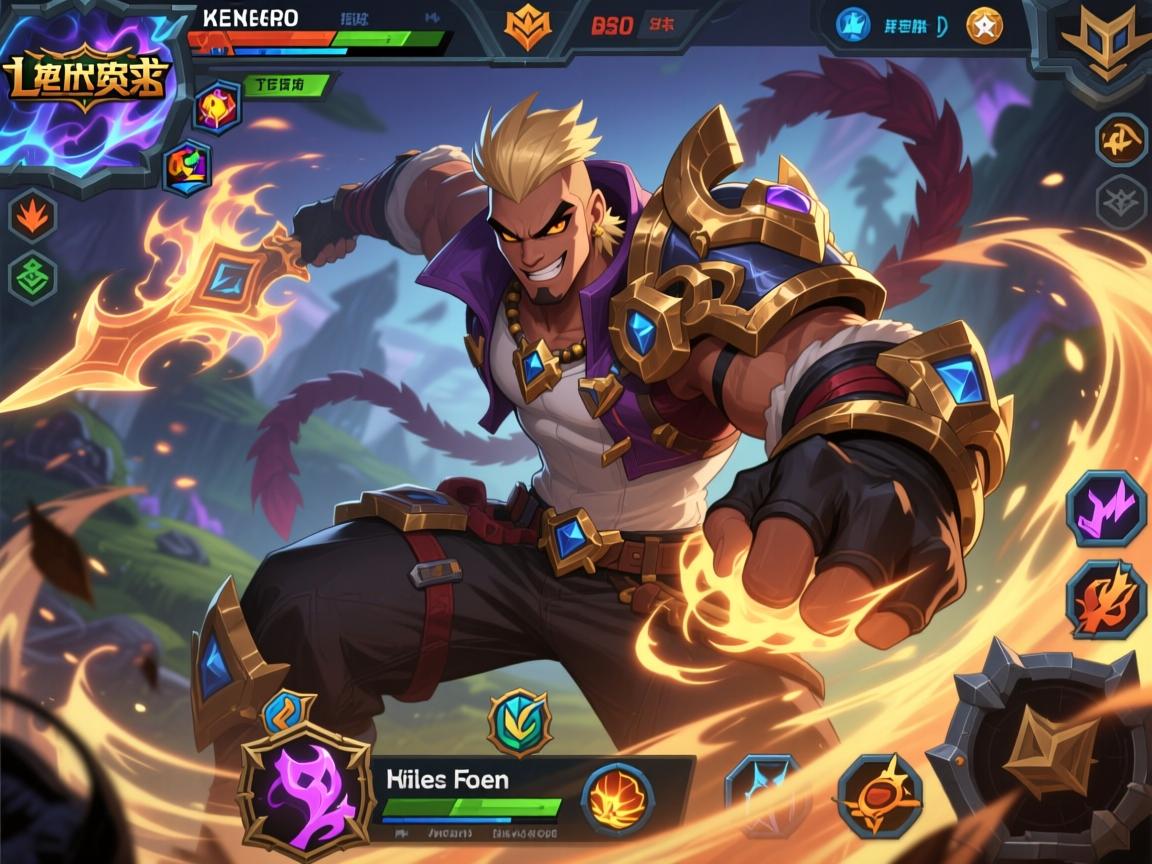Select the small blue hexagon rune badge
This screenshot has height=864, width=1152.
pos(288,712)
